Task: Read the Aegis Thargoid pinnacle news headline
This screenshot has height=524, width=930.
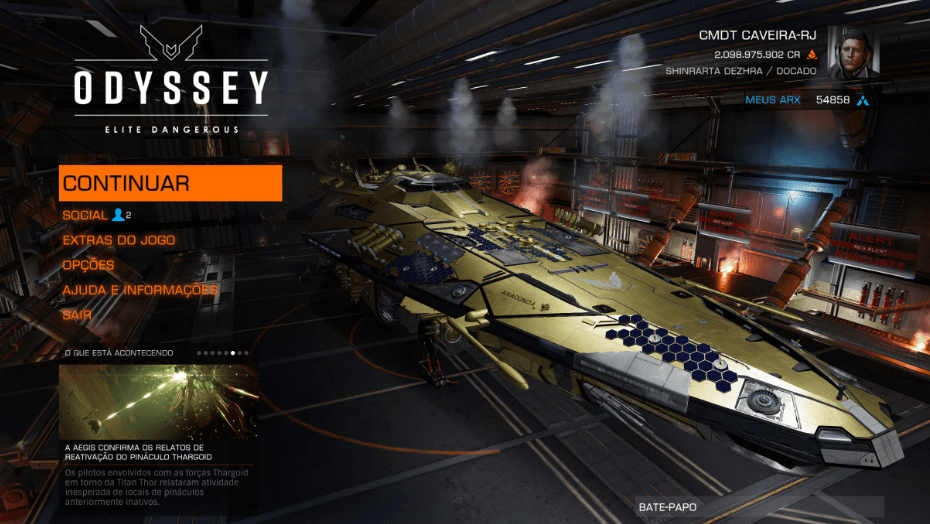Action: pos(134,452)
